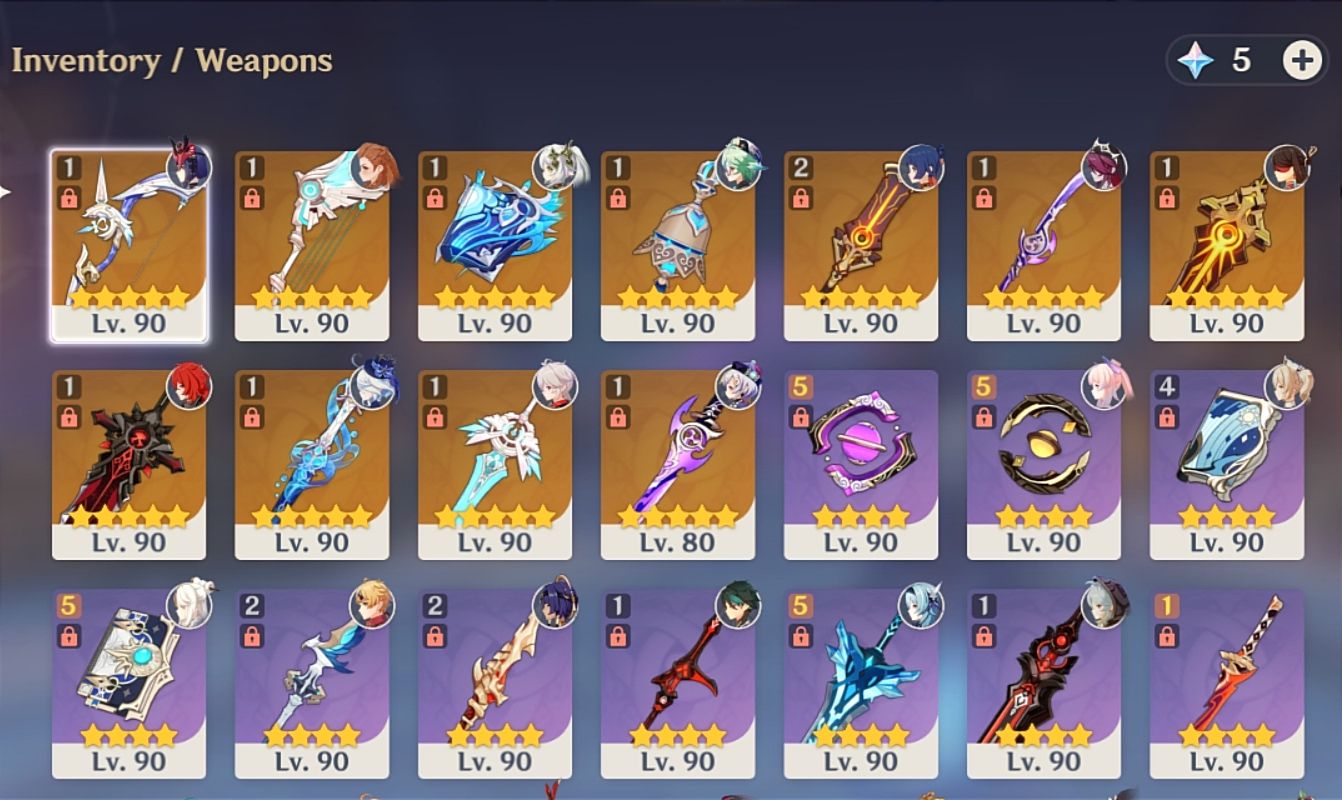Screen dimensions: 1342x800
Task: Open the Lv. 80 purple sword
Action: 678,460
